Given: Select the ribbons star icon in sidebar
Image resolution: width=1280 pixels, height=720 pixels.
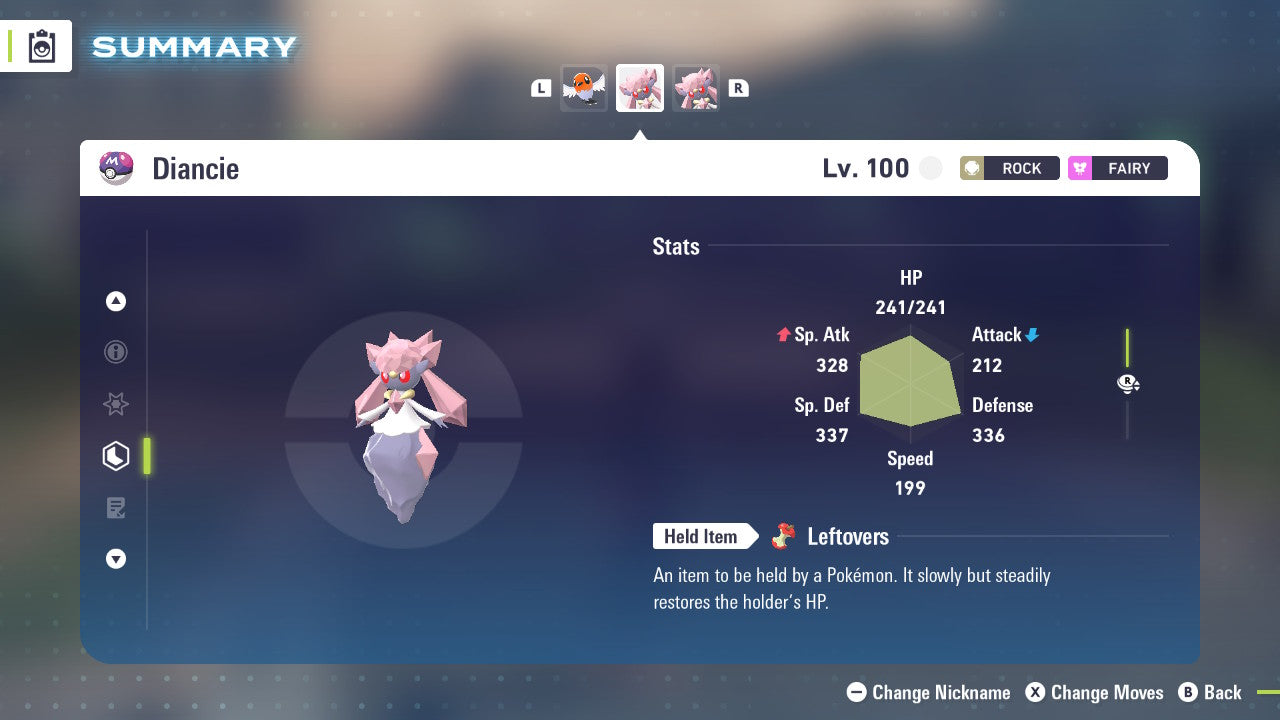Looking at the screenshot, I should tap(116, 404).
